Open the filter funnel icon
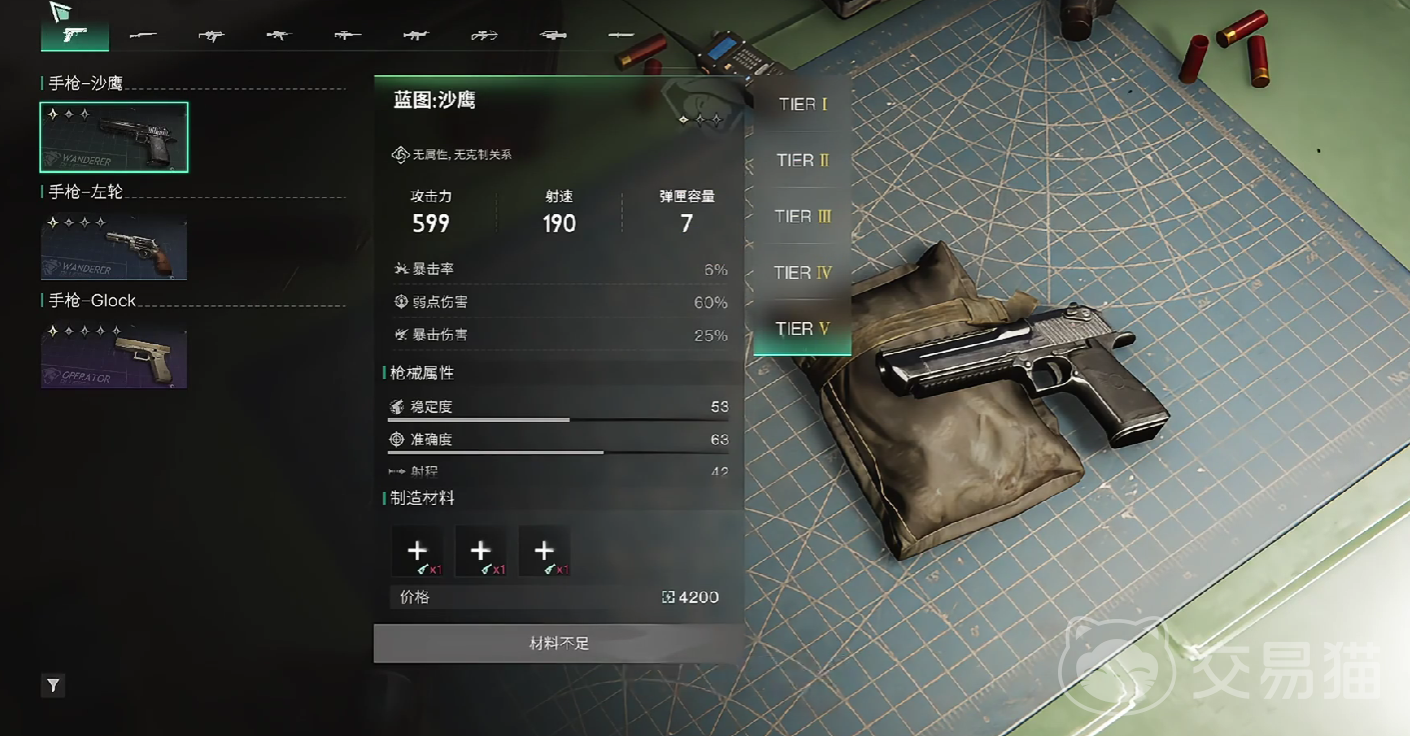1410x736 pixels. pyautogui.click(x=54, y=686)
